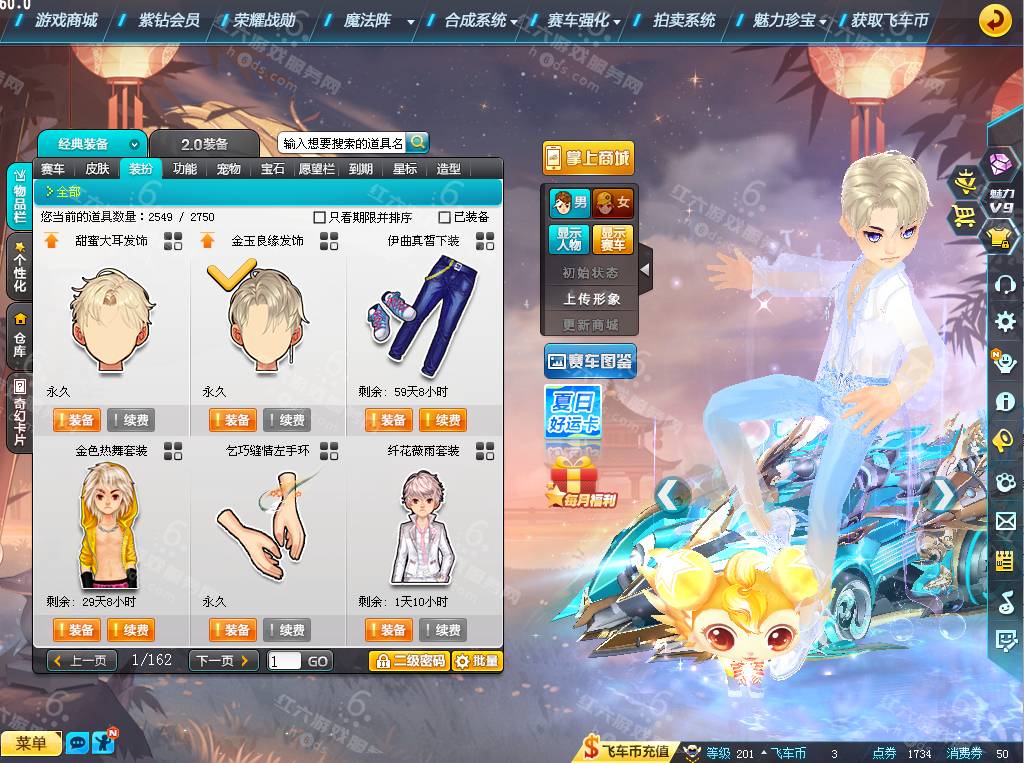Open the 掌上商城 mobile mall

tap(588, 158)
